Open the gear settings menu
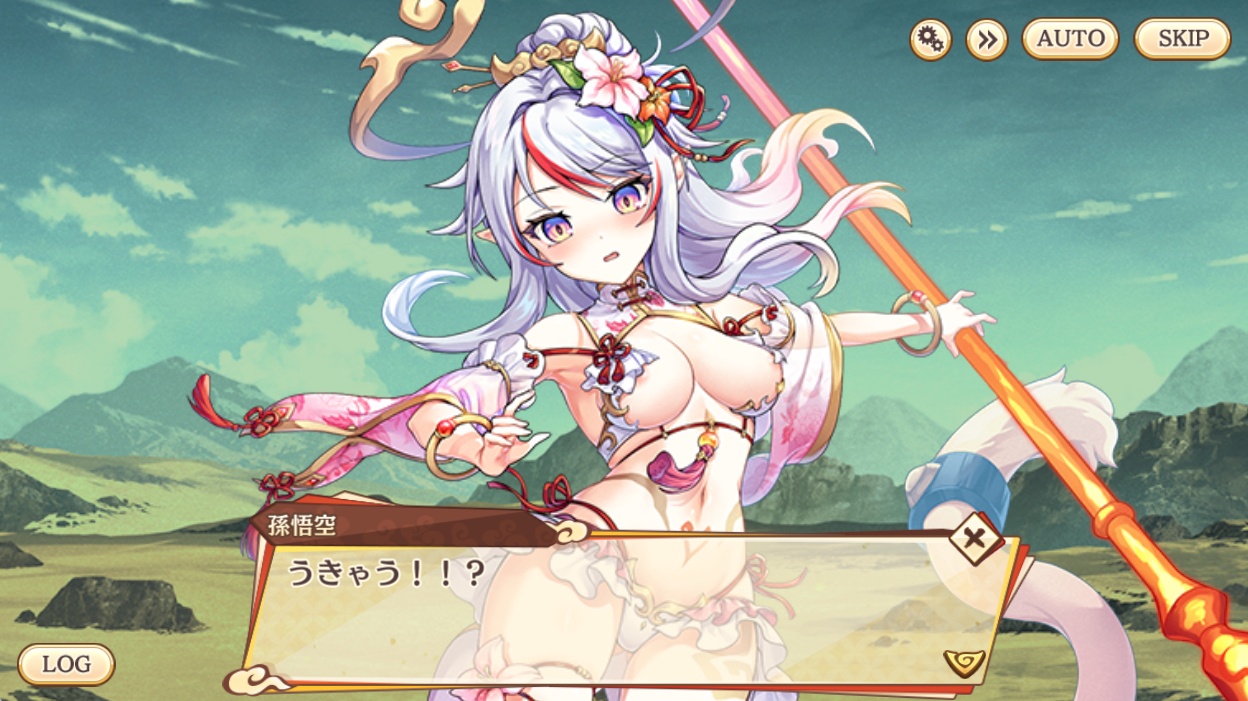 pyautogui.click(x=930, y=40)
